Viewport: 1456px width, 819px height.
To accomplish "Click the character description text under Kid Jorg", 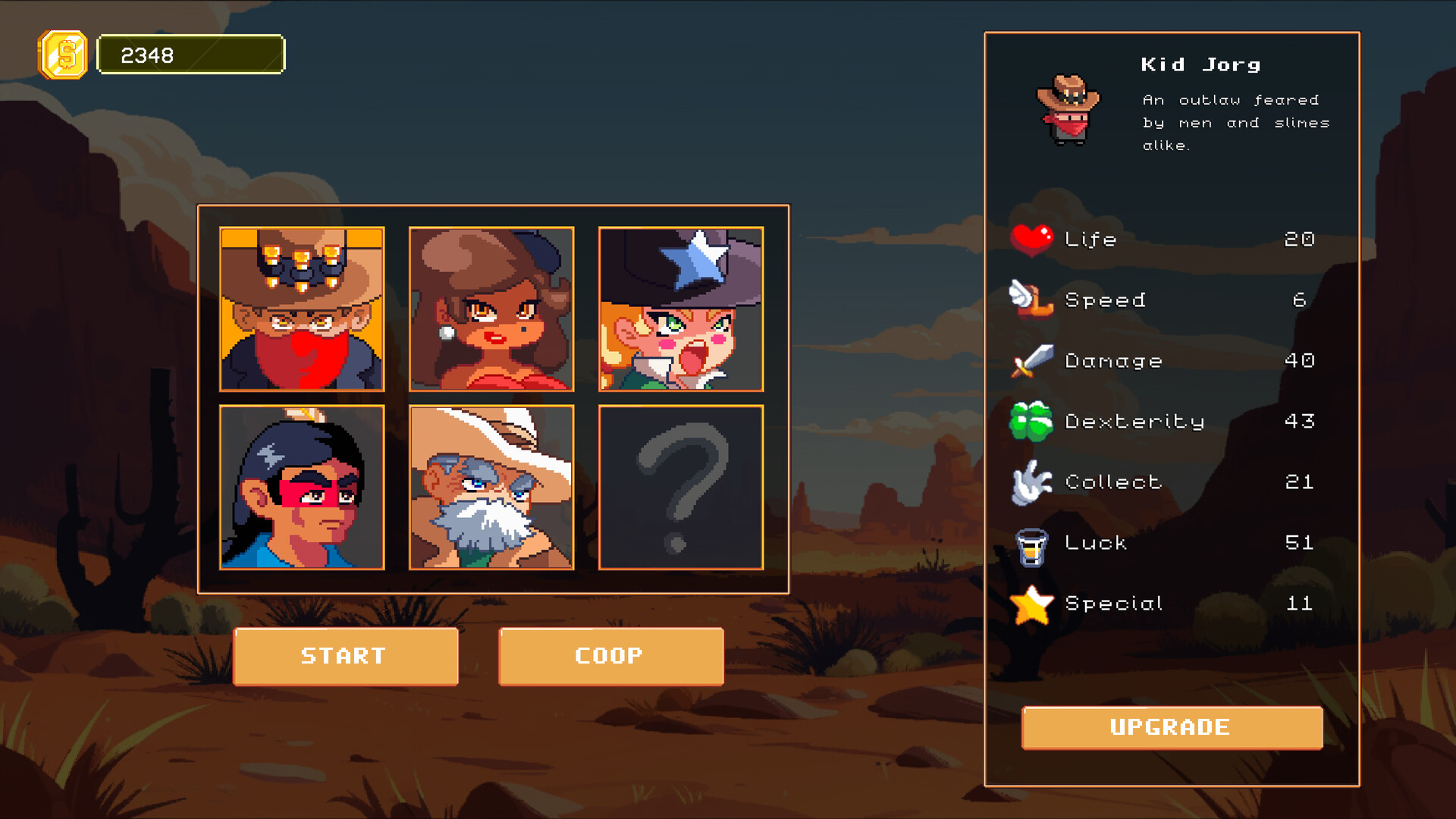I will (x=1232, y=122).
